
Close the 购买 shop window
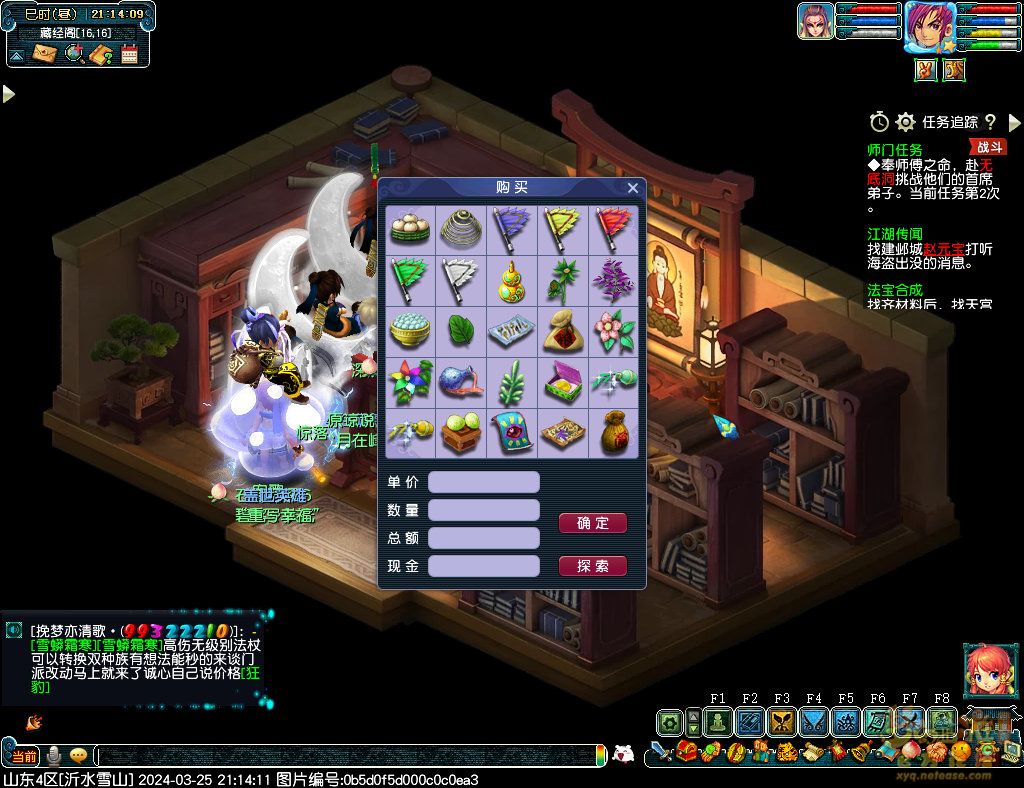tap(632, 188)
